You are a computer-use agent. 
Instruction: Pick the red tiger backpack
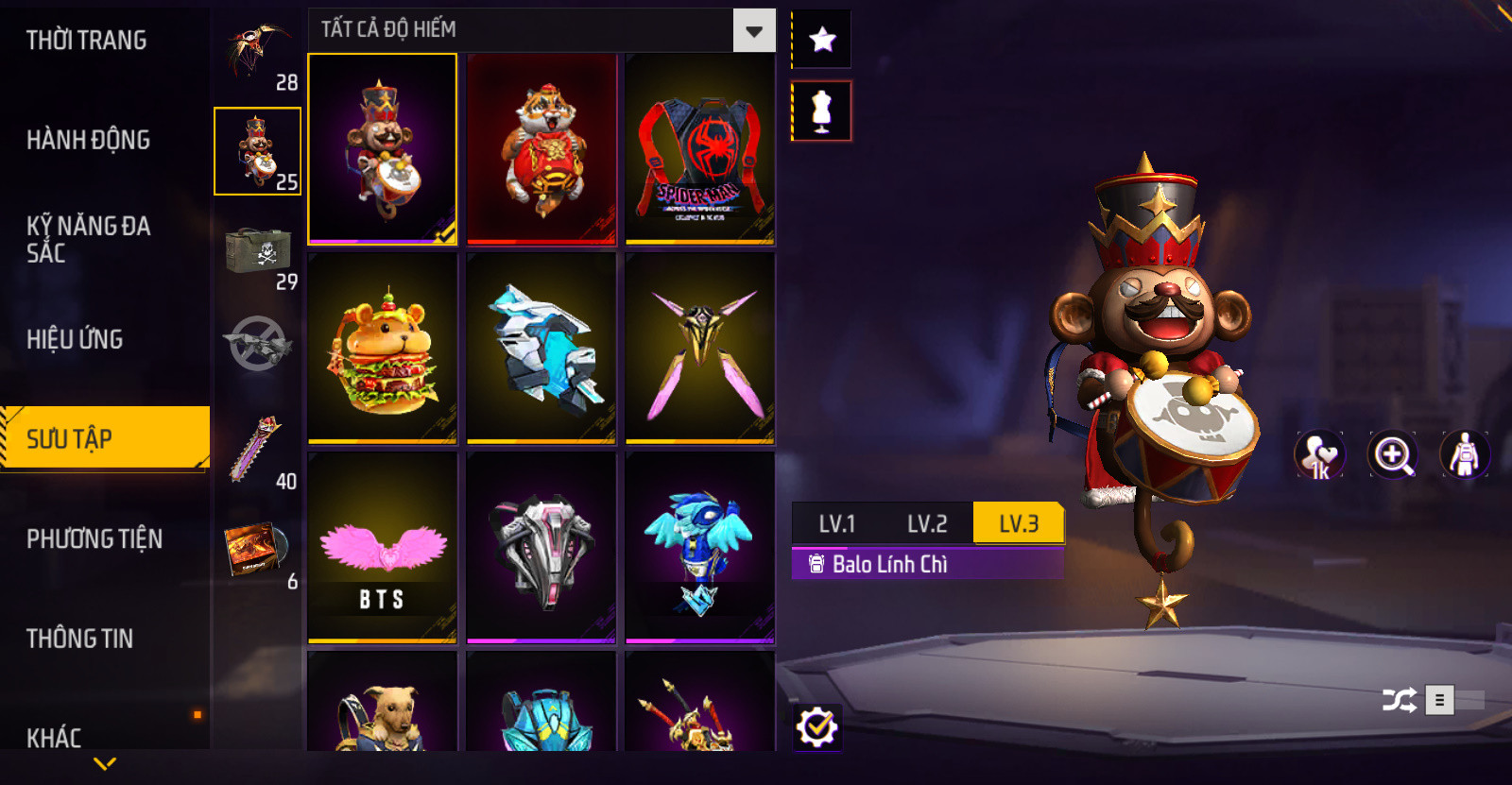point(541,149)
